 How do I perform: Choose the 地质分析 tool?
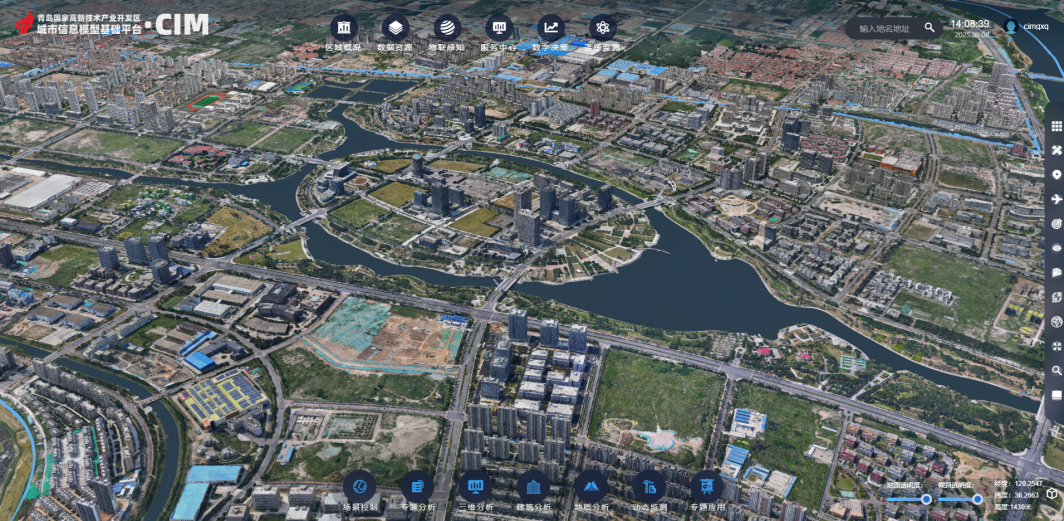point(591,487)
